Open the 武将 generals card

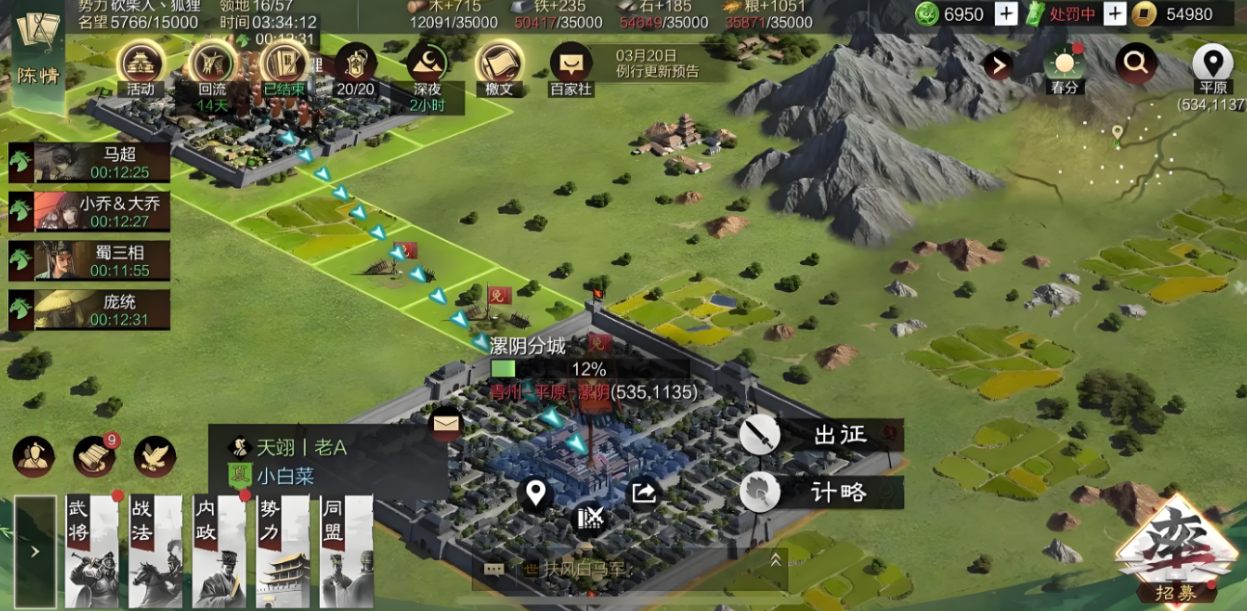93,550
